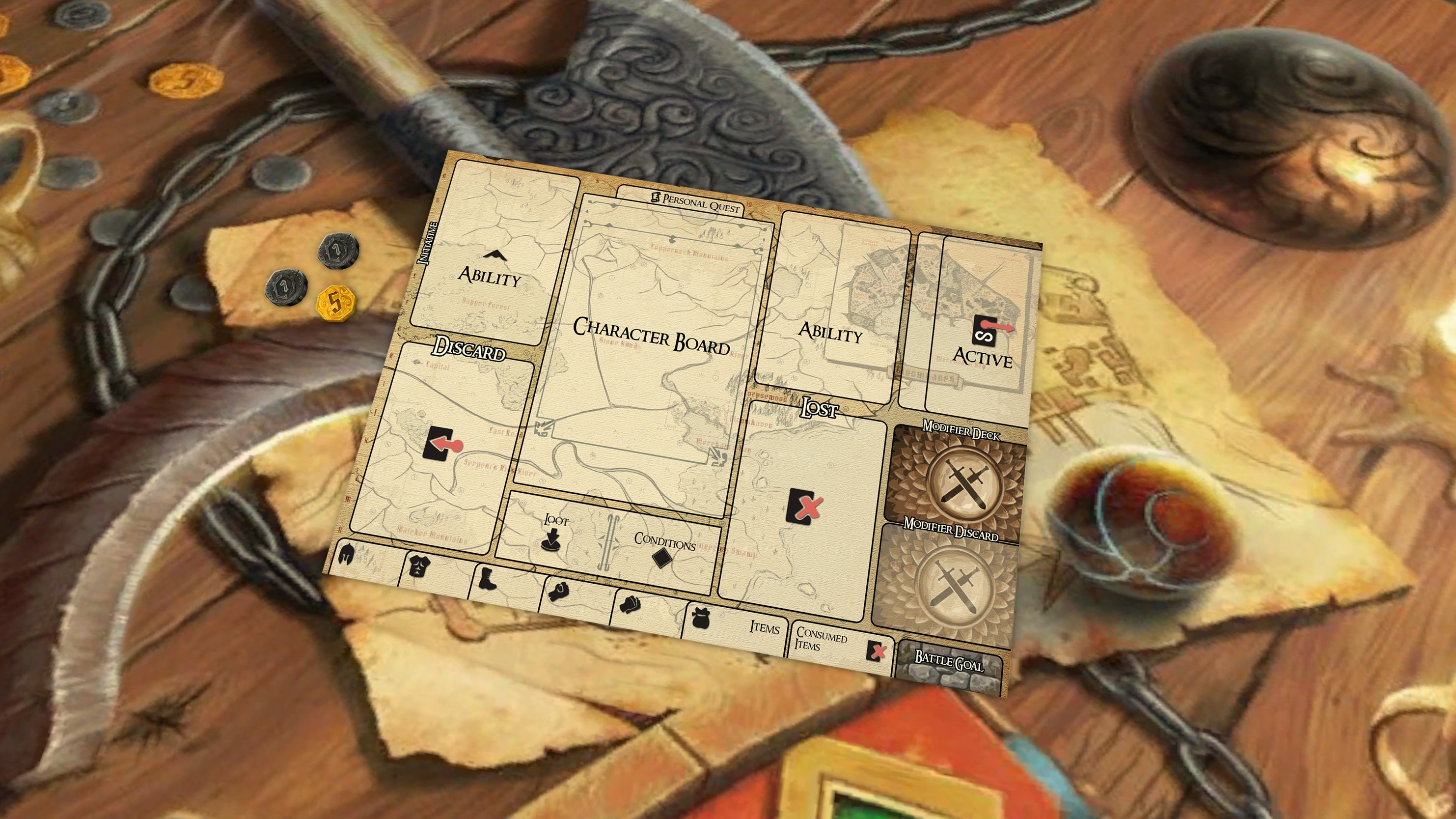This screenshot has width=1456, height=819.
Task: Click the rest sword divider between Loot and Conditions
Action: coord(609,543)
